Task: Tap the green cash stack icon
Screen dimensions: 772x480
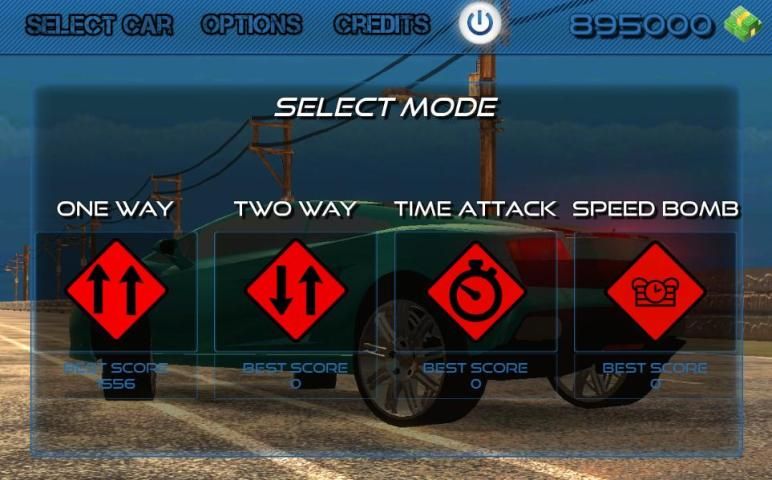Action: point(742,24)
